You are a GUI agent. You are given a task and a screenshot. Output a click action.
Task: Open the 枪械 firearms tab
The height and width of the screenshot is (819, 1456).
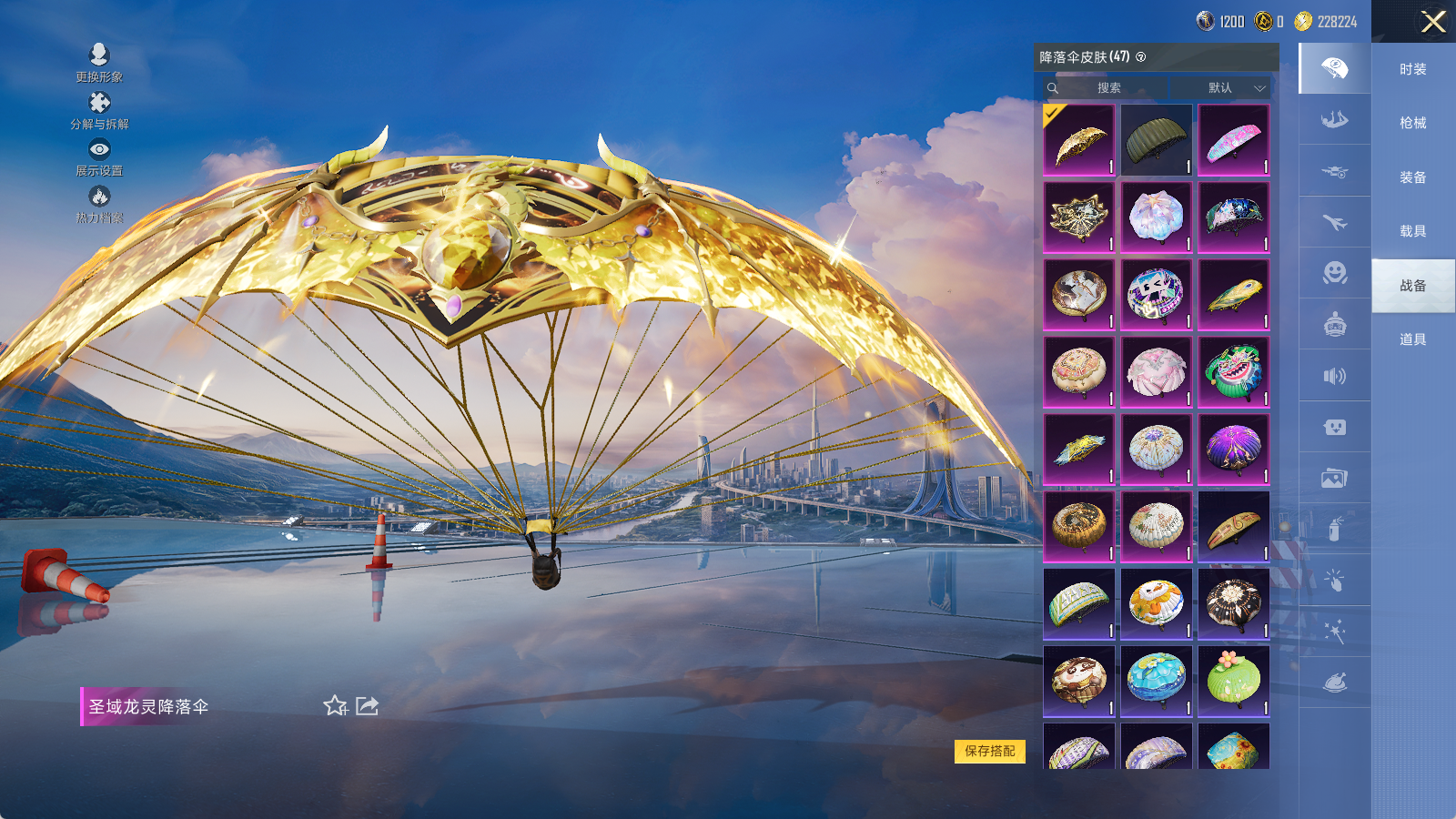coord(1412,123)
